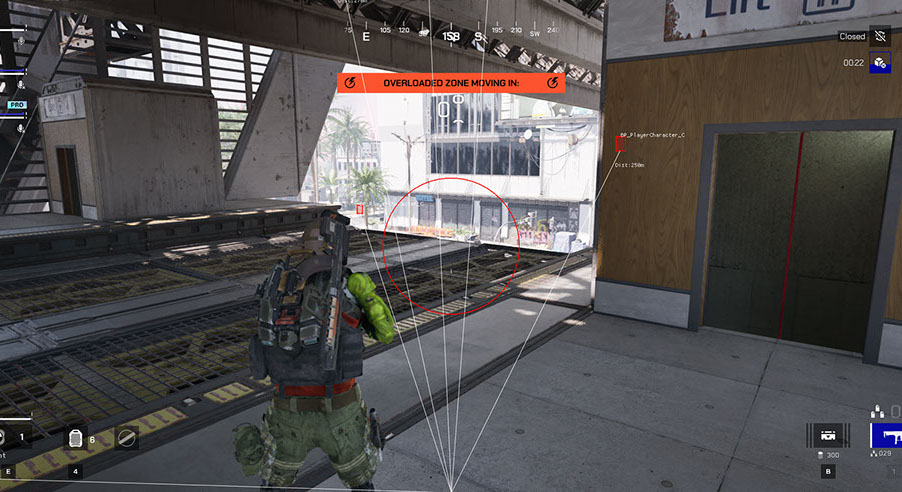Click the blue supply crate icon
The width and height of the screenshot is (902, 492).
click(879, 63)
